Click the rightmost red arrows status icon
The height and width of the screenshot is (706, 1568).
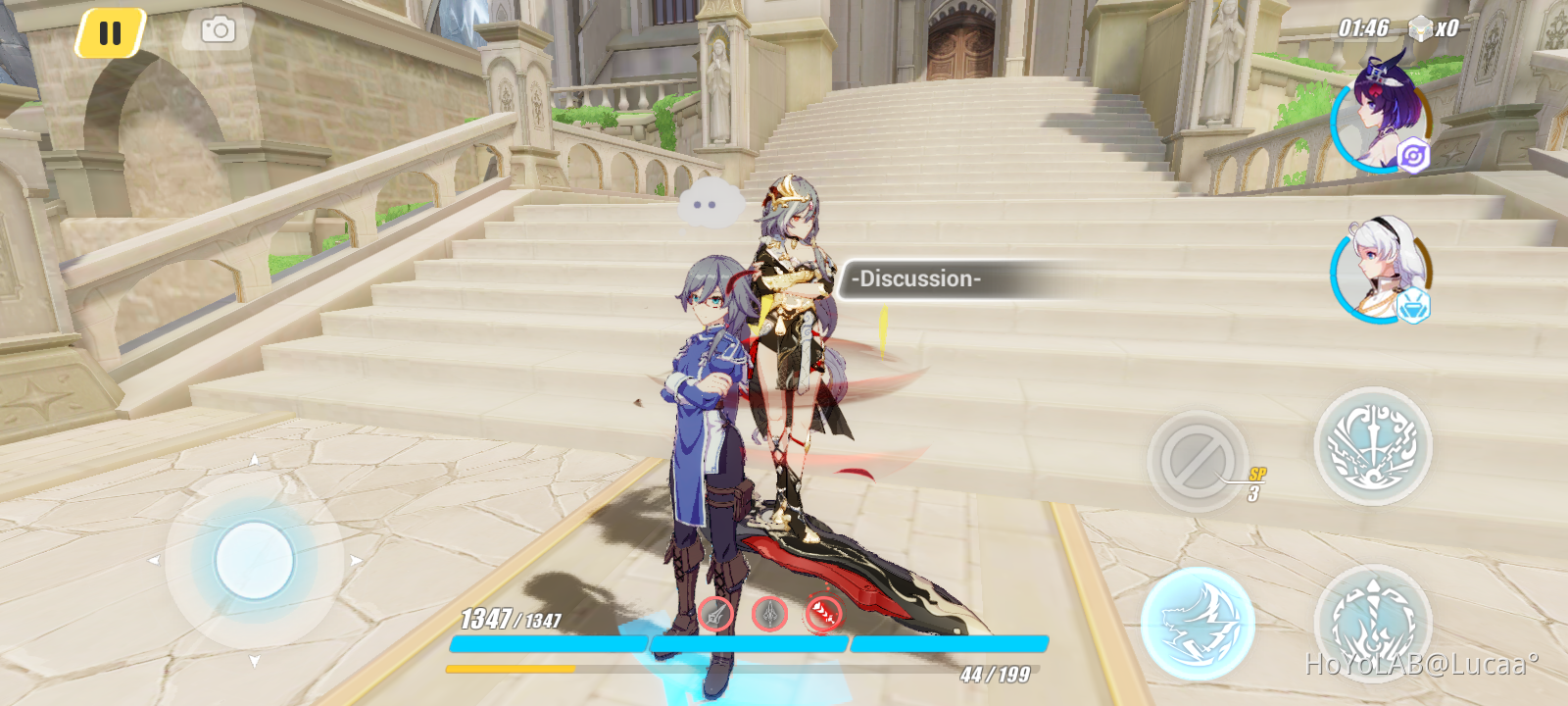click(x=823, y=615)
